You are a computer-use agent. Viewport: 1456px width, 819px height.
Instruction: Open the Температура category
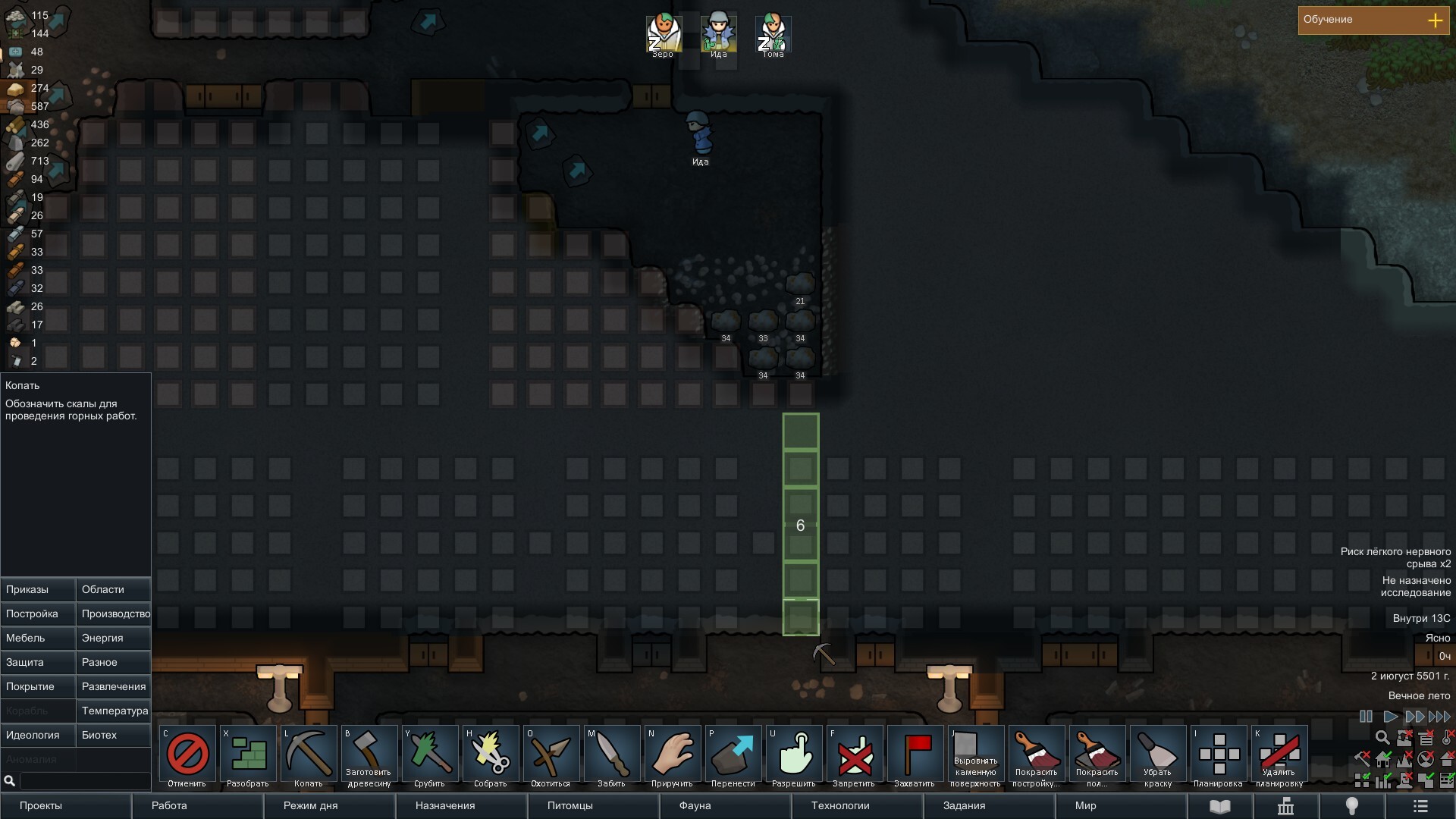pos(114,711)
